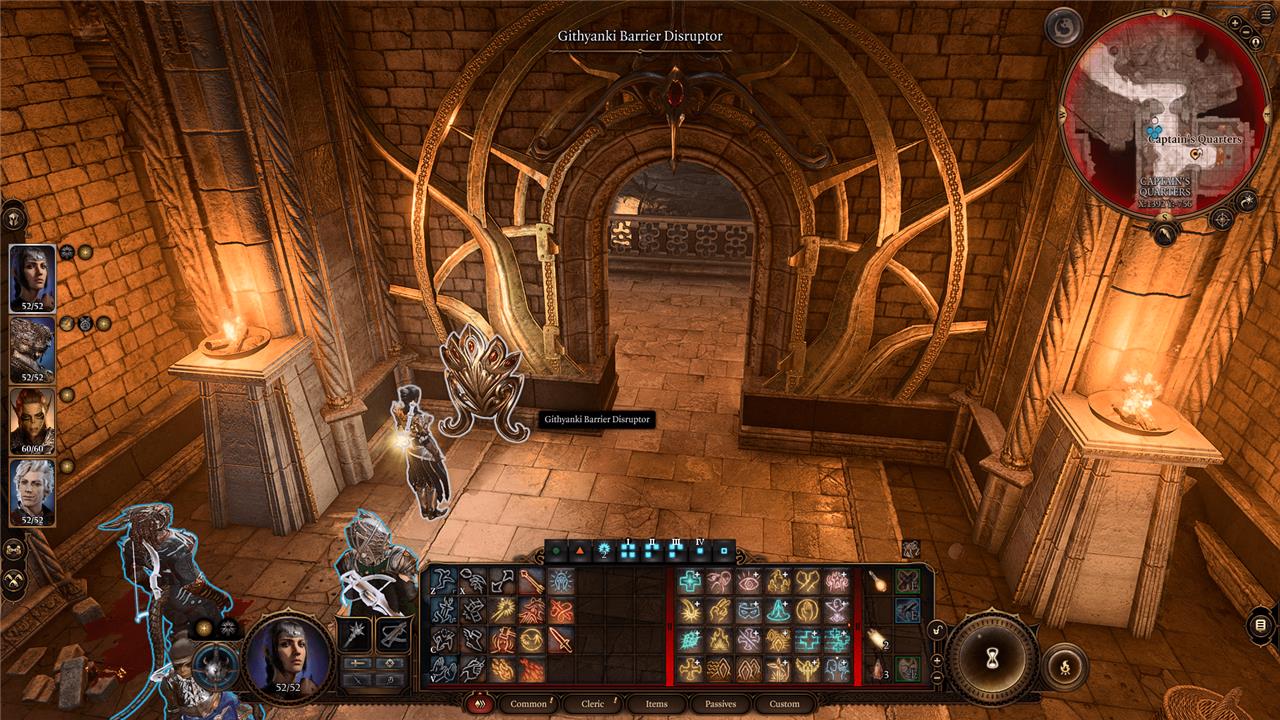Select the Passives tab
Image resolution: width=1280 pixels, height=720 pixels.
[x=720, y=704]
